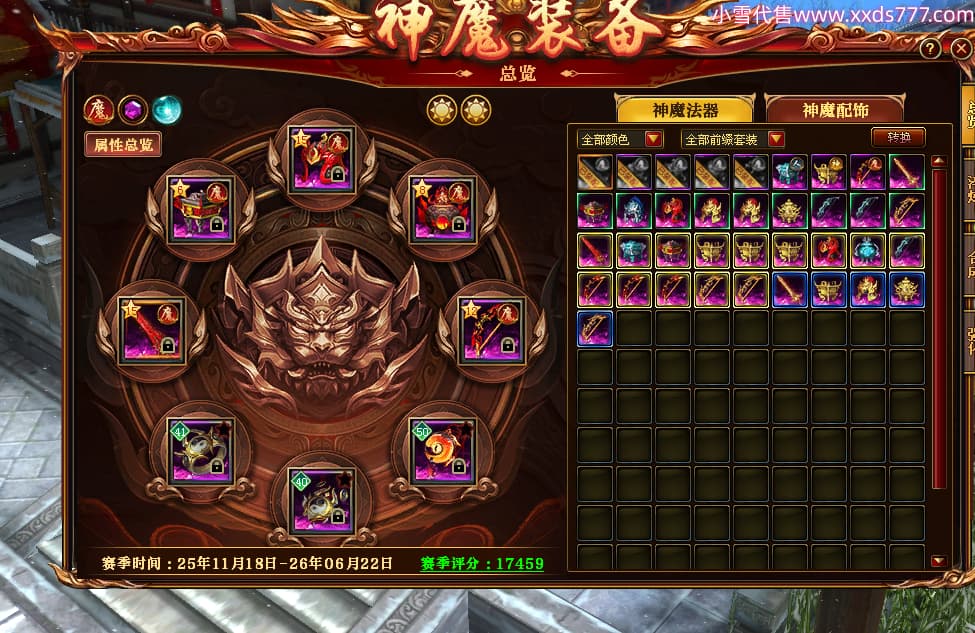975x633 pixels.
Task: Switch to the 神魔配饰 tab
Action: point(834,110)
